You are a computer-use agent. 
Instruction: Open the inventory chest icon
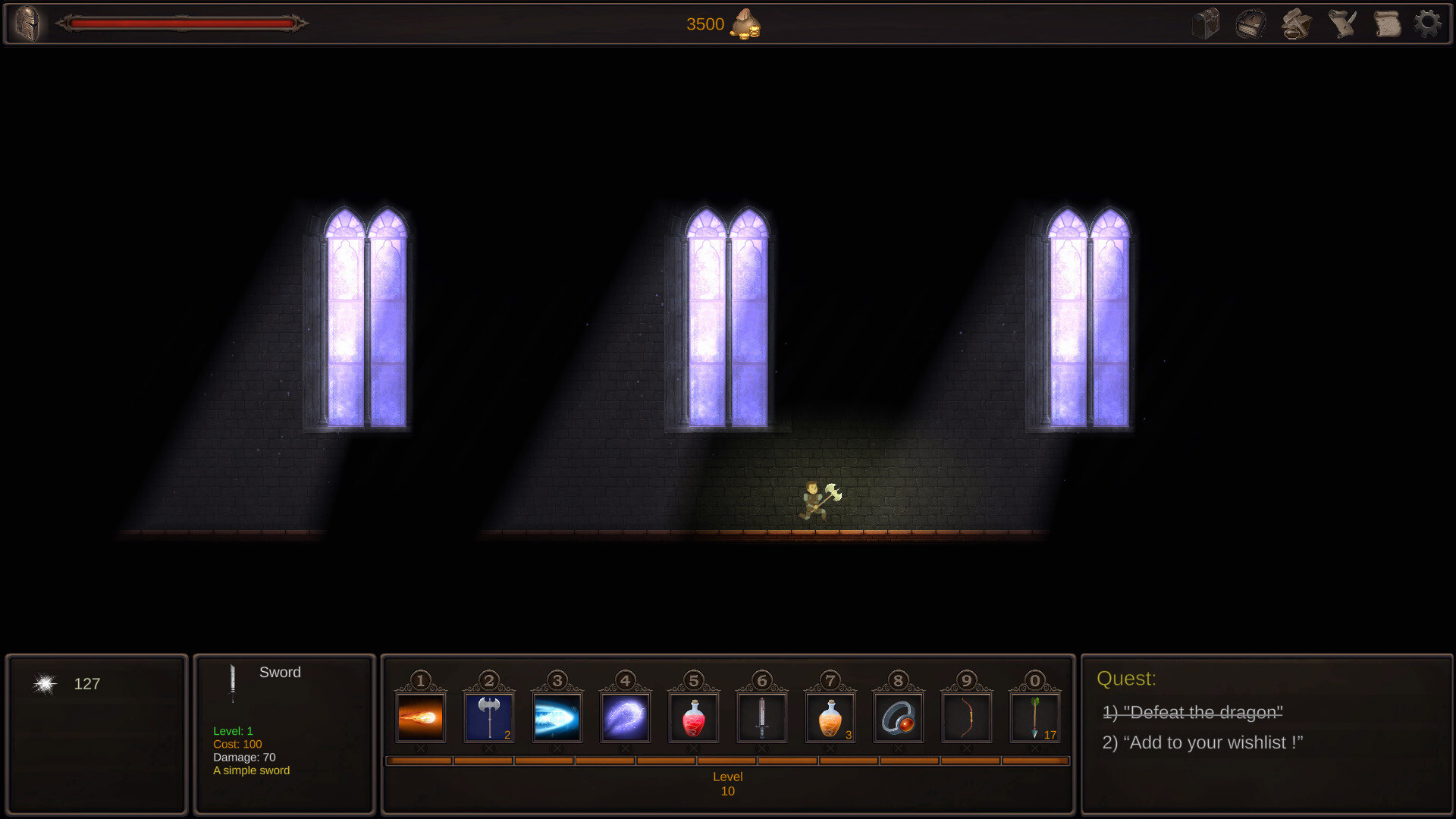(1207, 24)
